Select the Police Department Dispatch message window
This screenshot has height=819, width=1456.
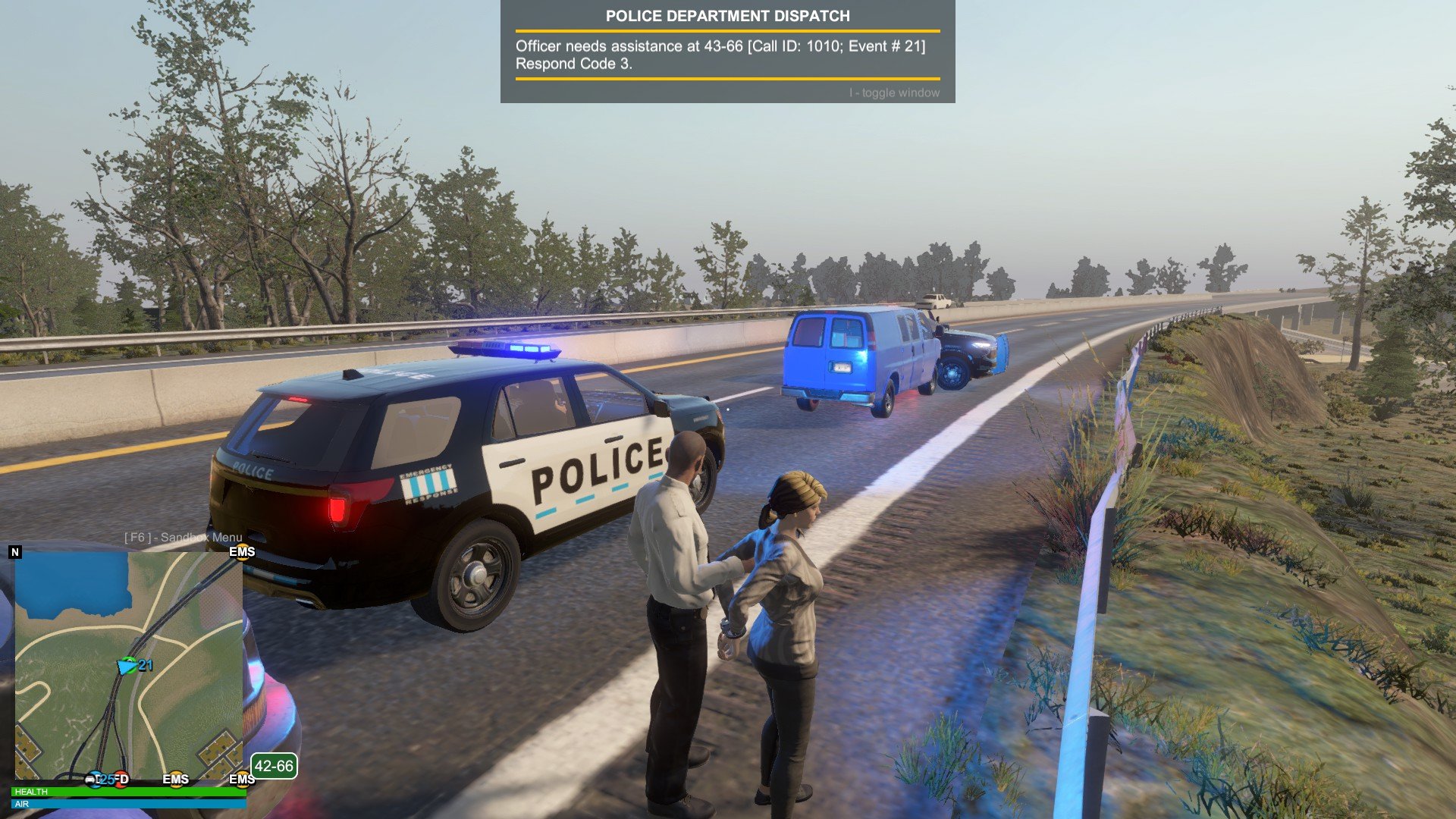pos(727,52)
